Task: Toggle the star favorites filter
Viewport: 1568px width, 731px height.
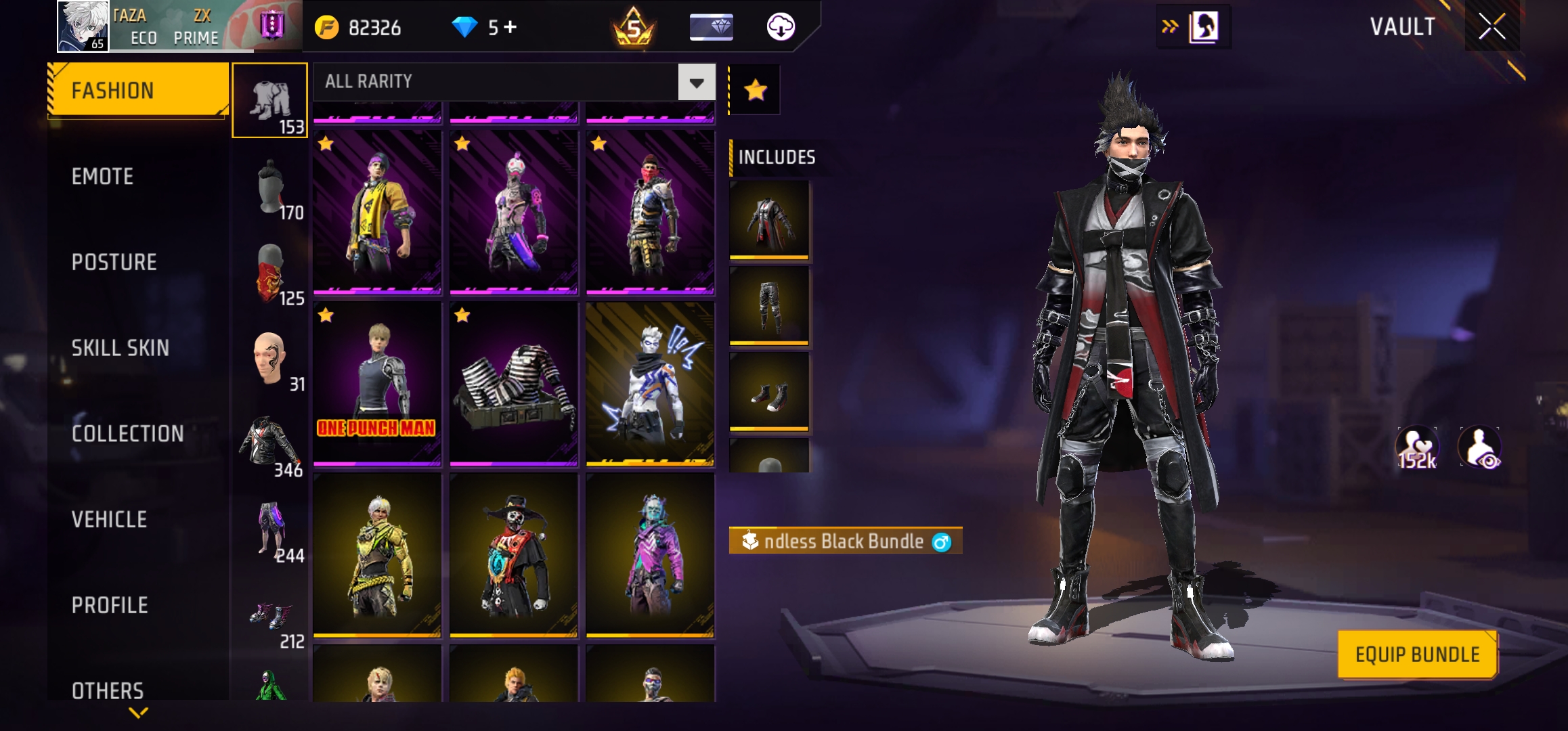Action: [x=755, y=90]
